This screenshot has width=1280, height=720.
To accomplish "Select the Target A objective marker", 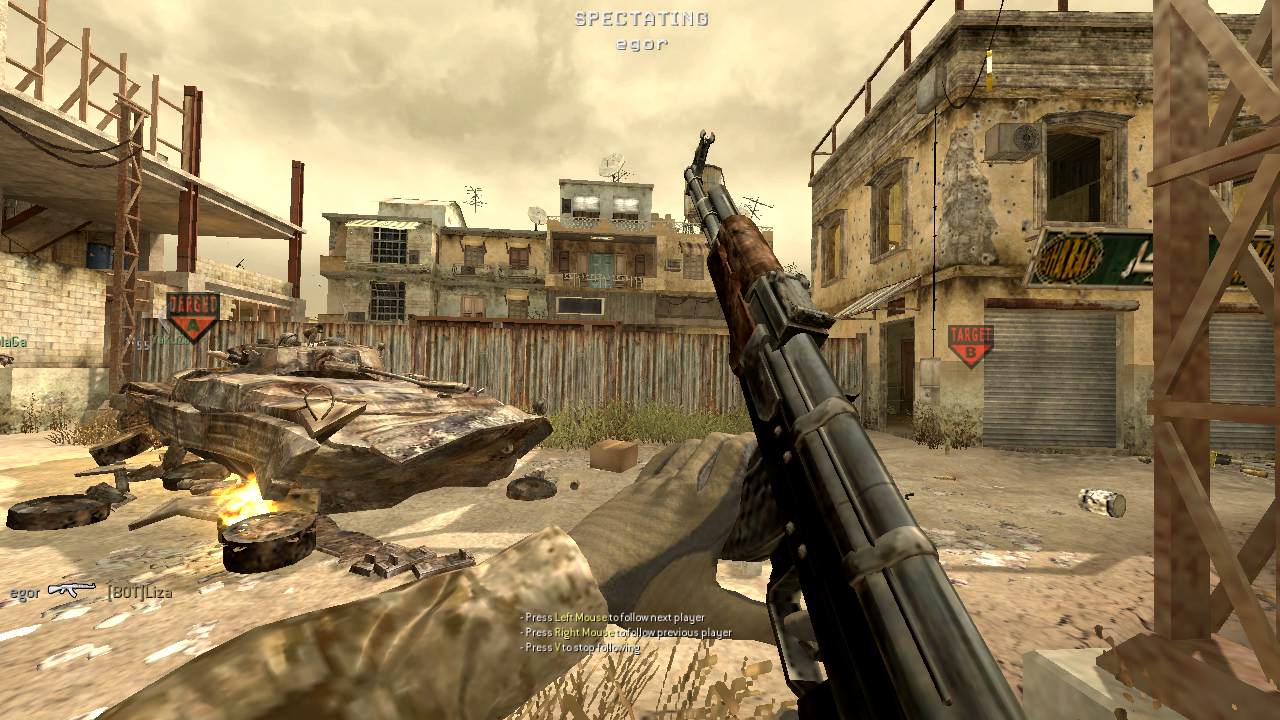I will (192, 315).
